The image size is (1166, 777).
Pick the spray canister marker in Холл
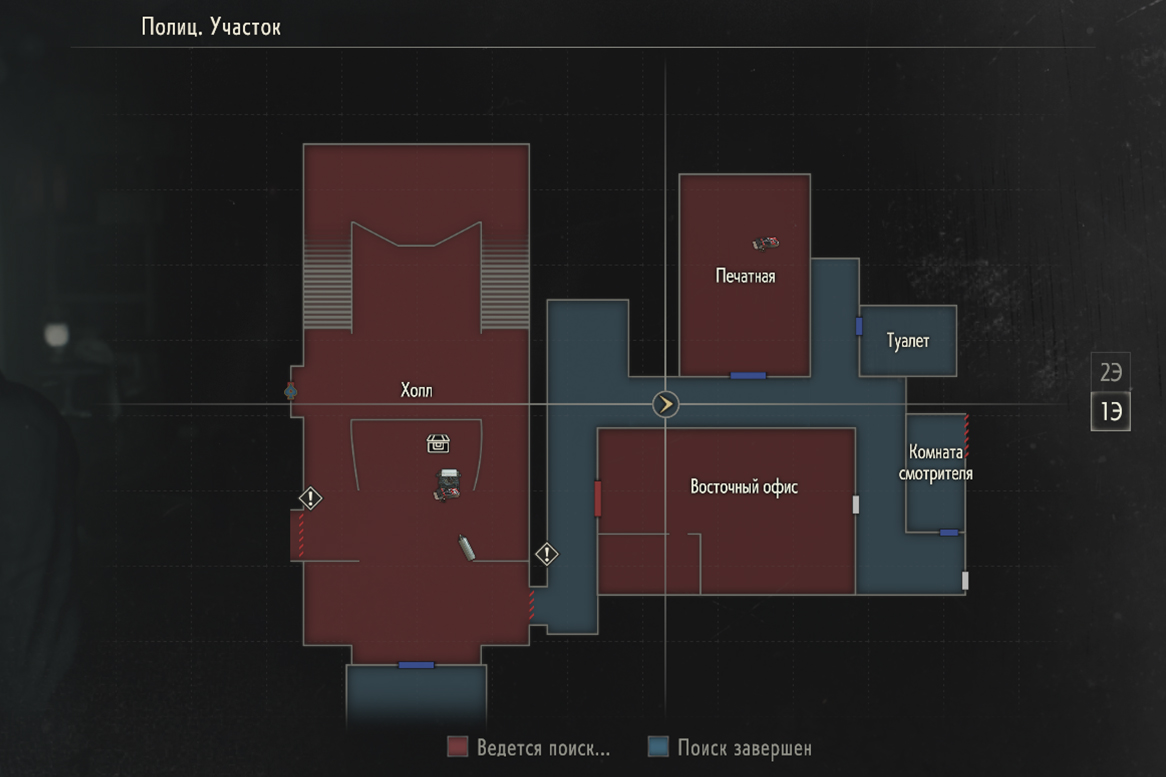(x=466, y=548)
